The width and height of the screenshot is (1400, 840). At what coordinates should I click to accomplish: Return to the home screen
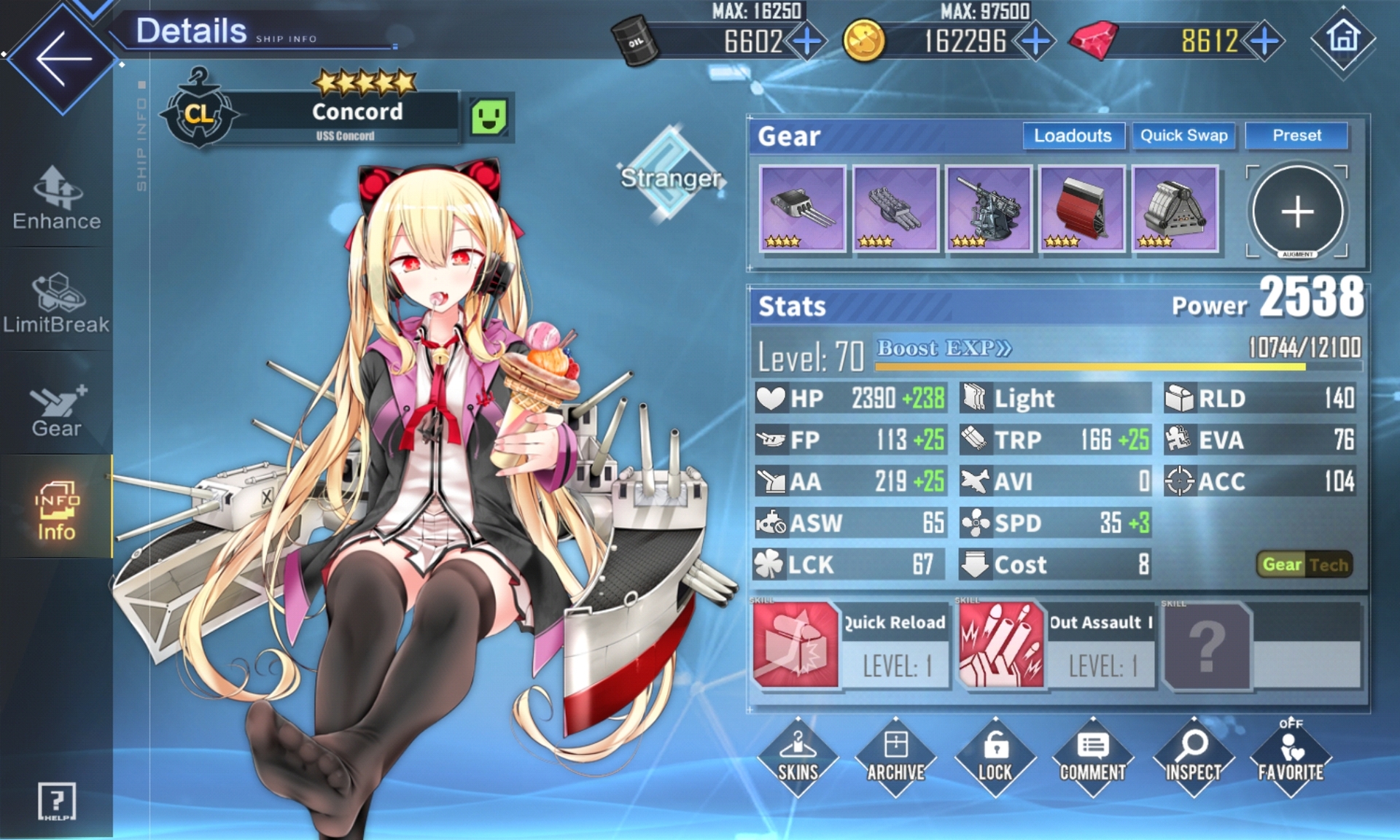pos(1343,38)
